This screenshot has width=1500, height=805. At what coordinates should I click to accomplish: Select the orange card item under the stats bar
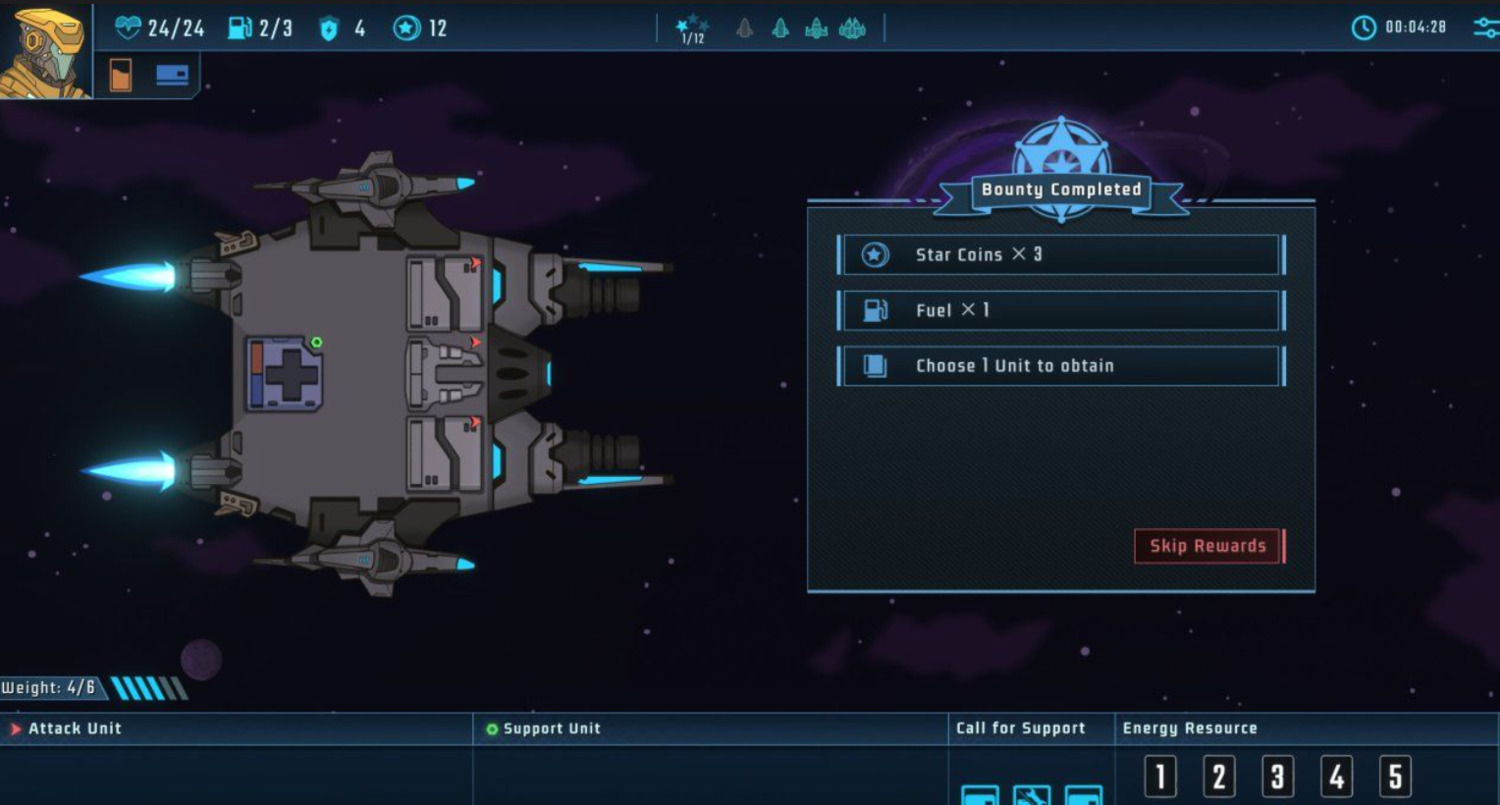click(121, 75)
